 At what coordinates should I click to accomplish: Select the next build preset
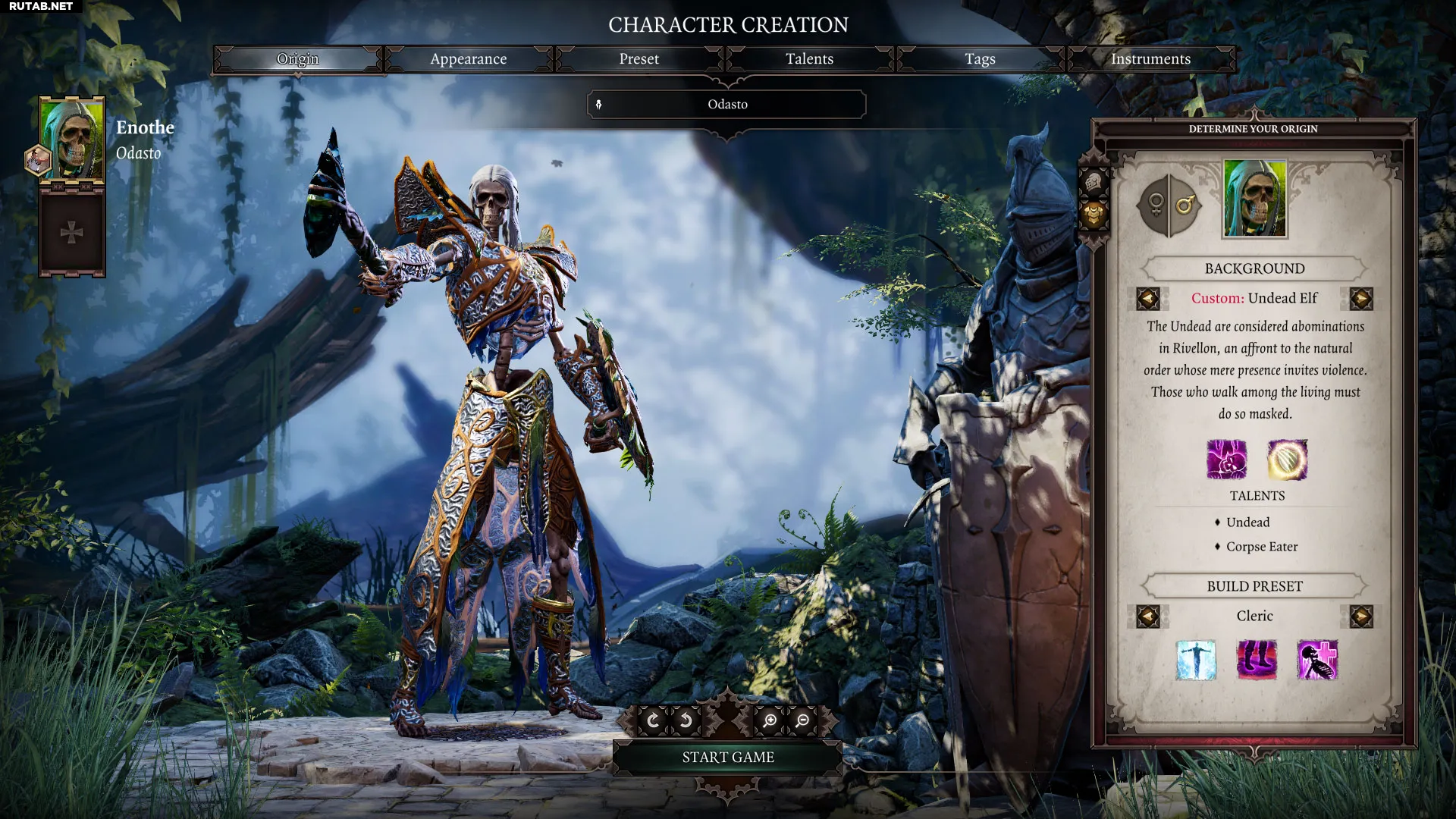[x=1361, y=617]
